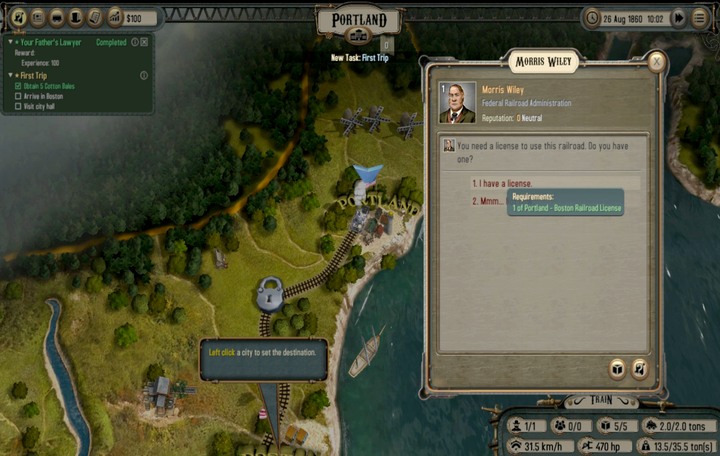Click the city icon under Portland title

(358, 36)
